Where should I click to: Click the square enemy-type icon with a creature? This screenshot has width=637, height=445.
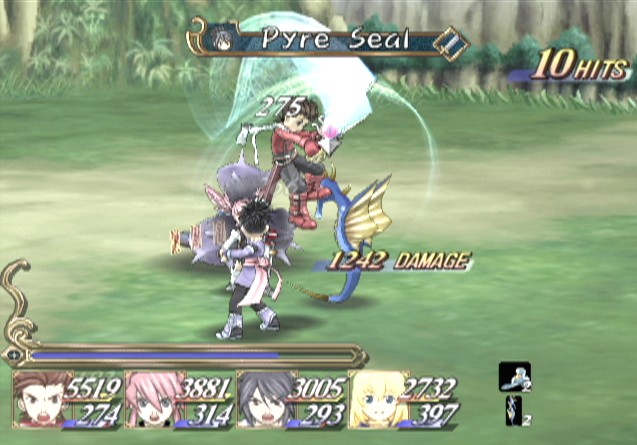[515, 376]
